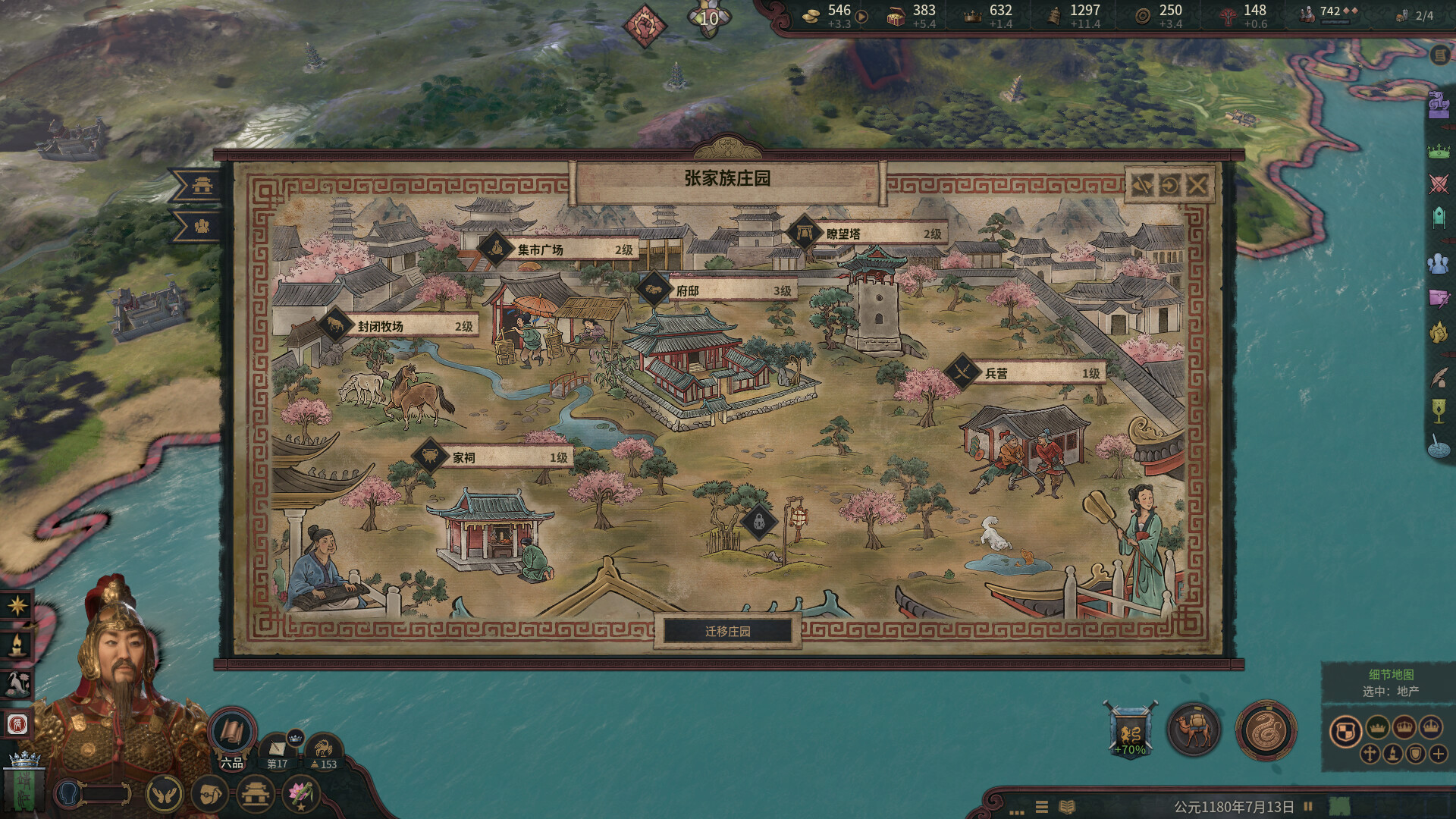
Task: Click the 迁移庄园 relocate estate button
Action: click(728, 631)
